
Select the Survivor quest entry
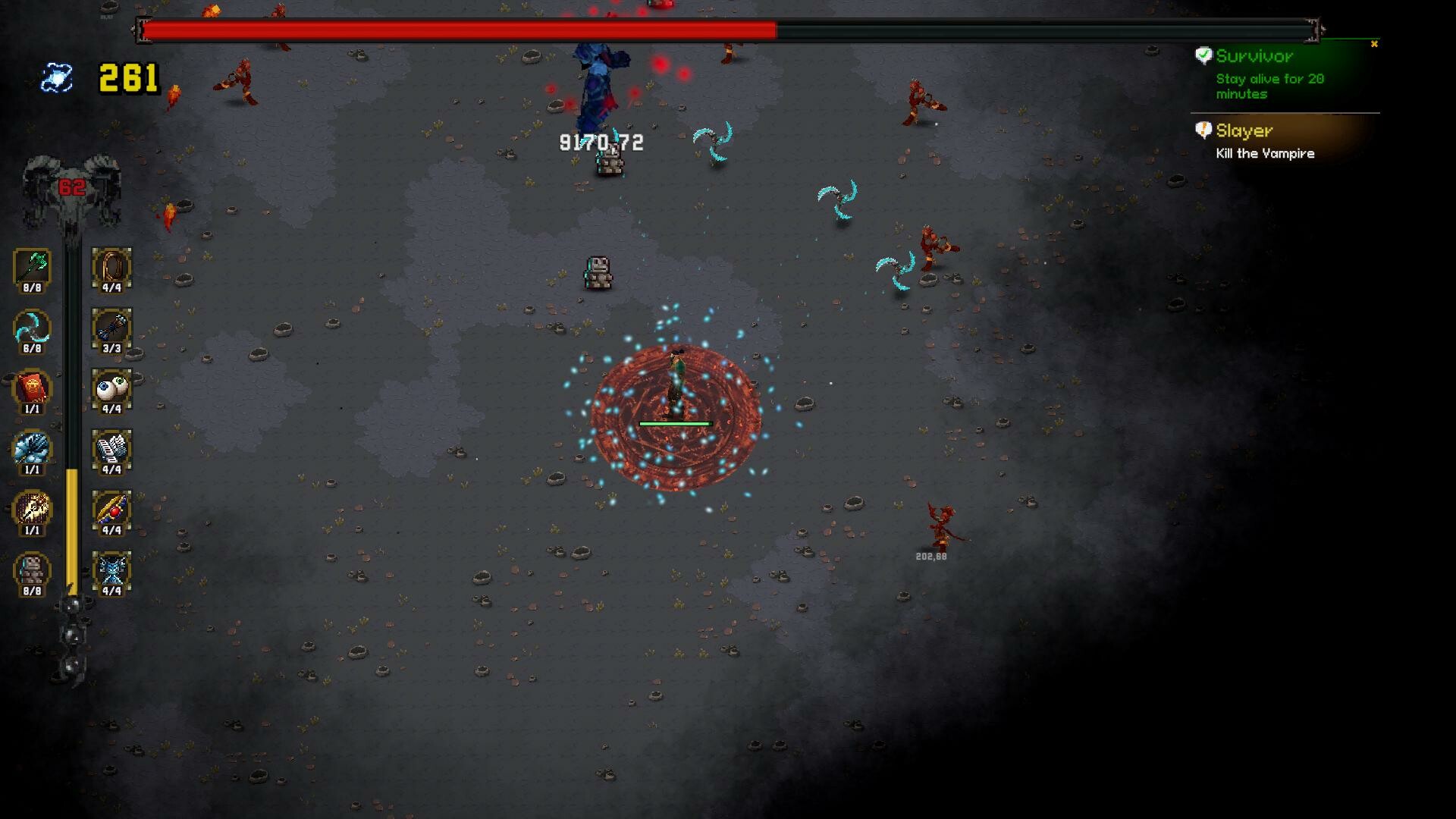click(x=1255, y=56)
